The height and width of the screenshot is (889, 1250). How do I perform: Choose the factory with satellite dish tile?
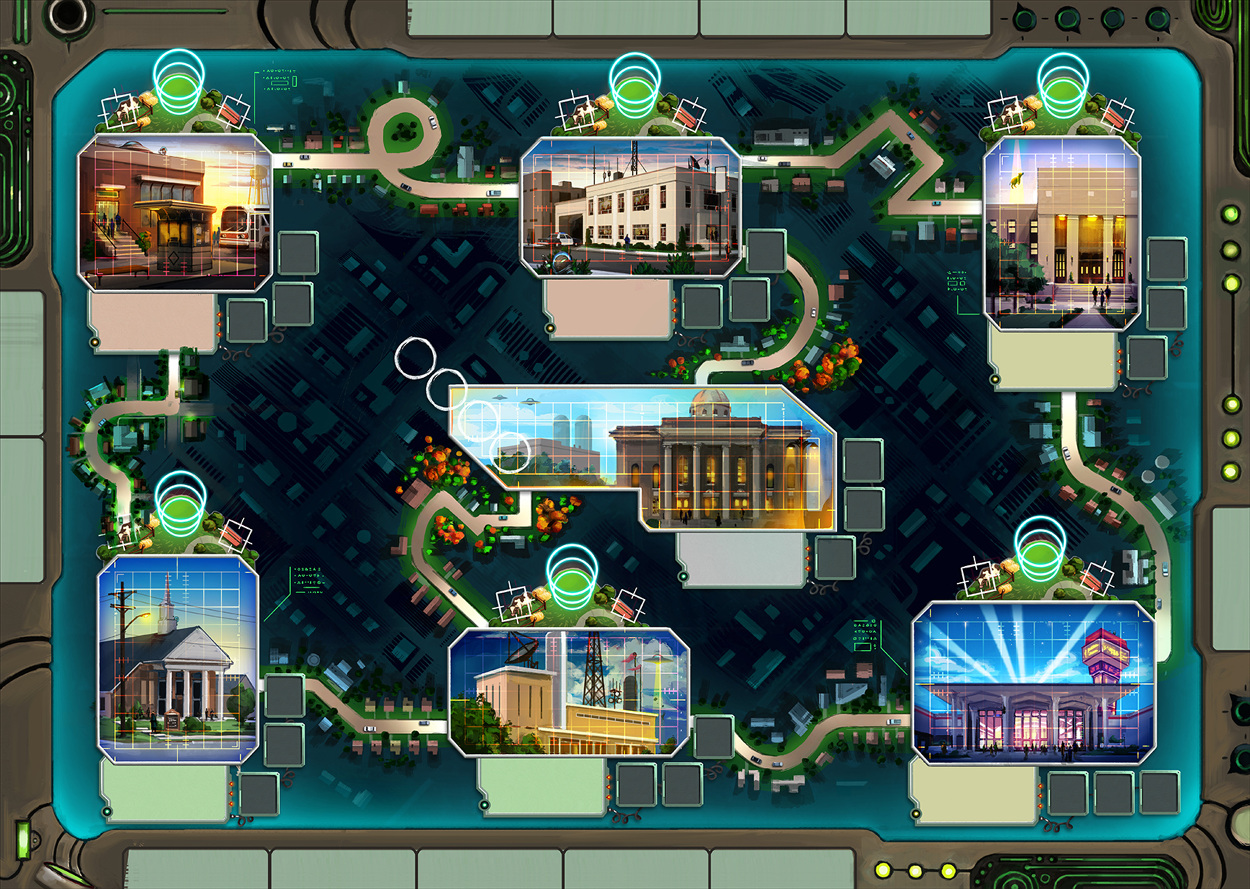click(x=569, y=691)
